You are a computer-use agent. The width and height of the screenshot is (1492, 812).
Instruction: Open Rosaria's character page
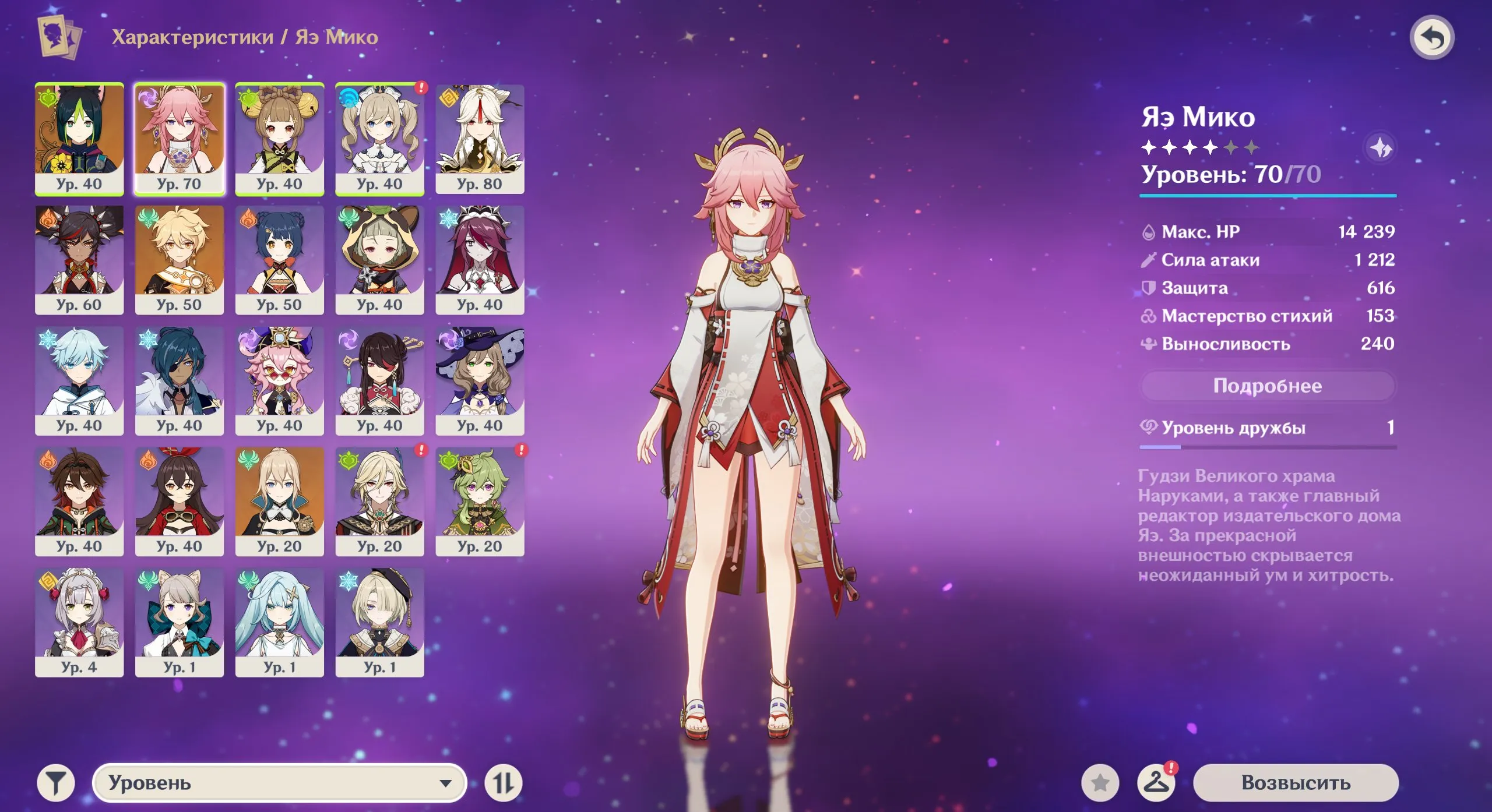[x=480, y=259]
